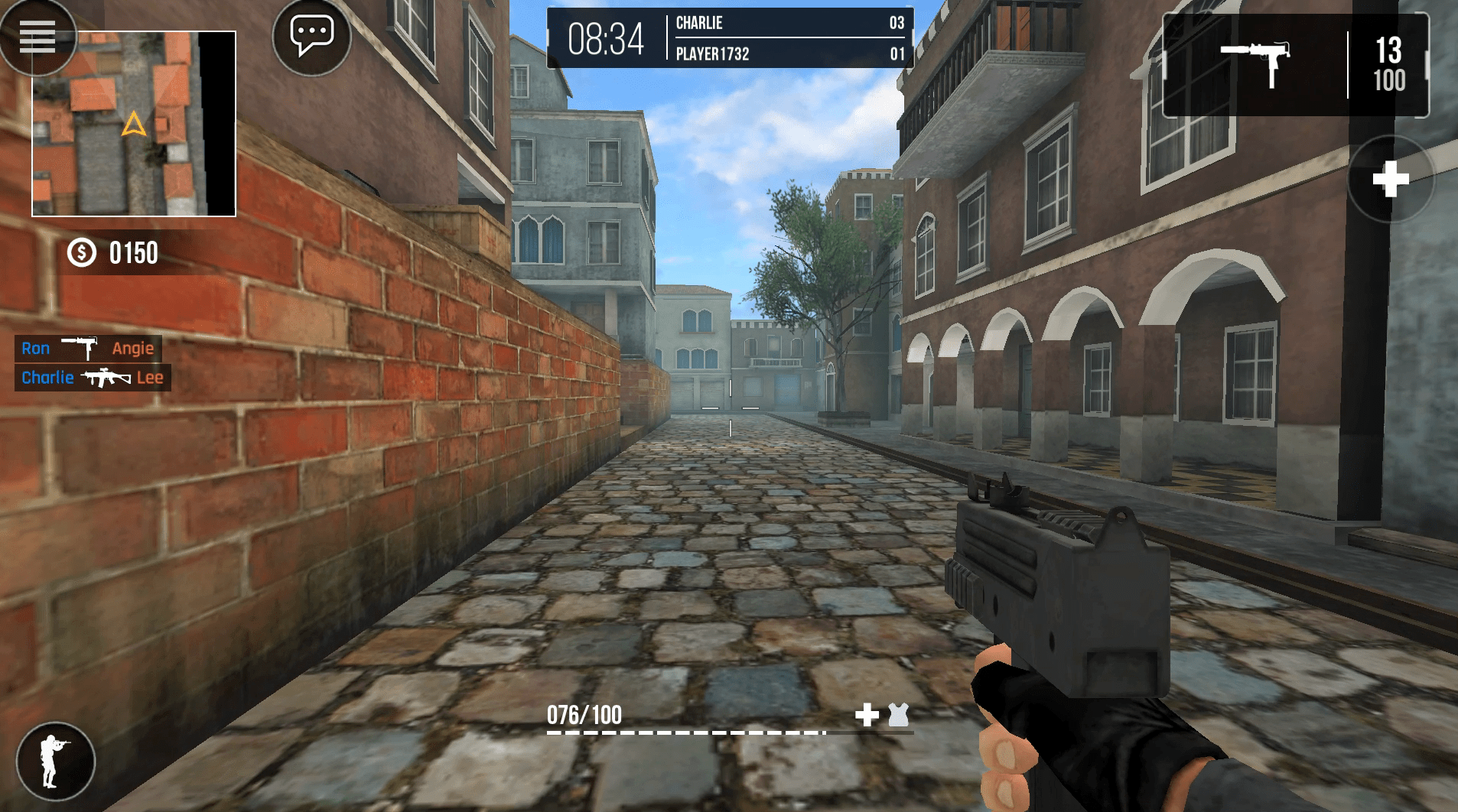Toggle the soldier stance button
This screenshot has width=1458, height=812.
(55, 761)
